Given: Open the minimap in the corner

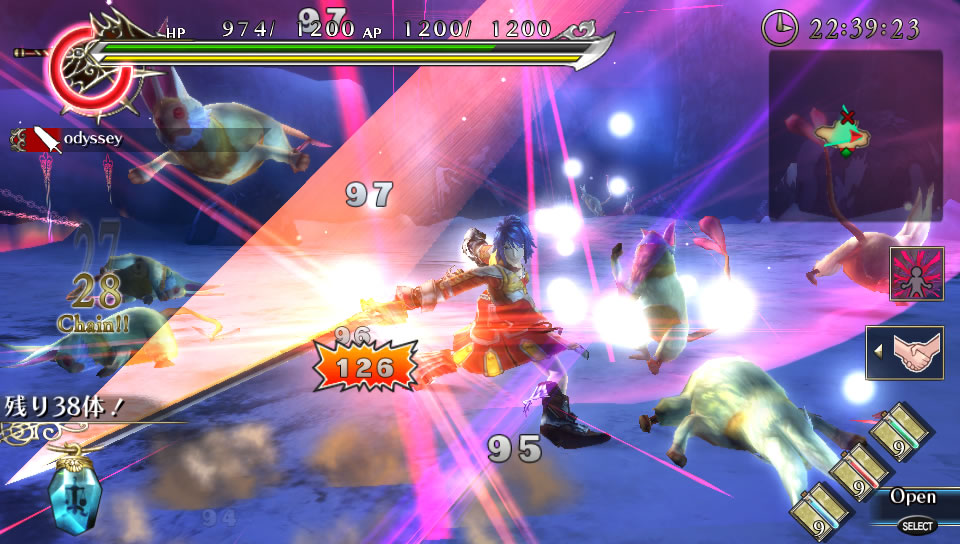Looking at the screenshot, I should click(x=855, y=136).
